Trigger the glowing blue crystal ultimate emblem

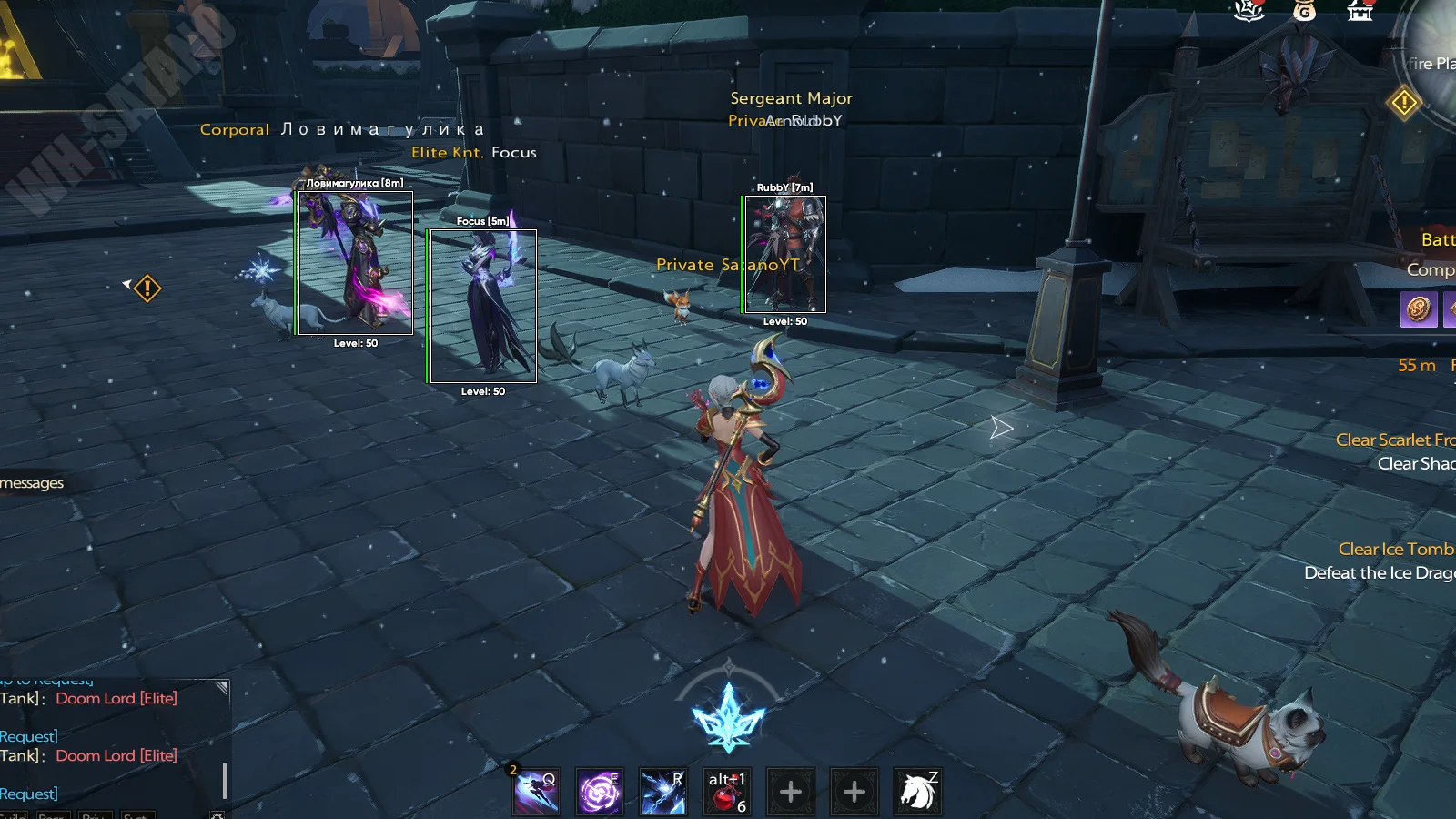point(728,718)
